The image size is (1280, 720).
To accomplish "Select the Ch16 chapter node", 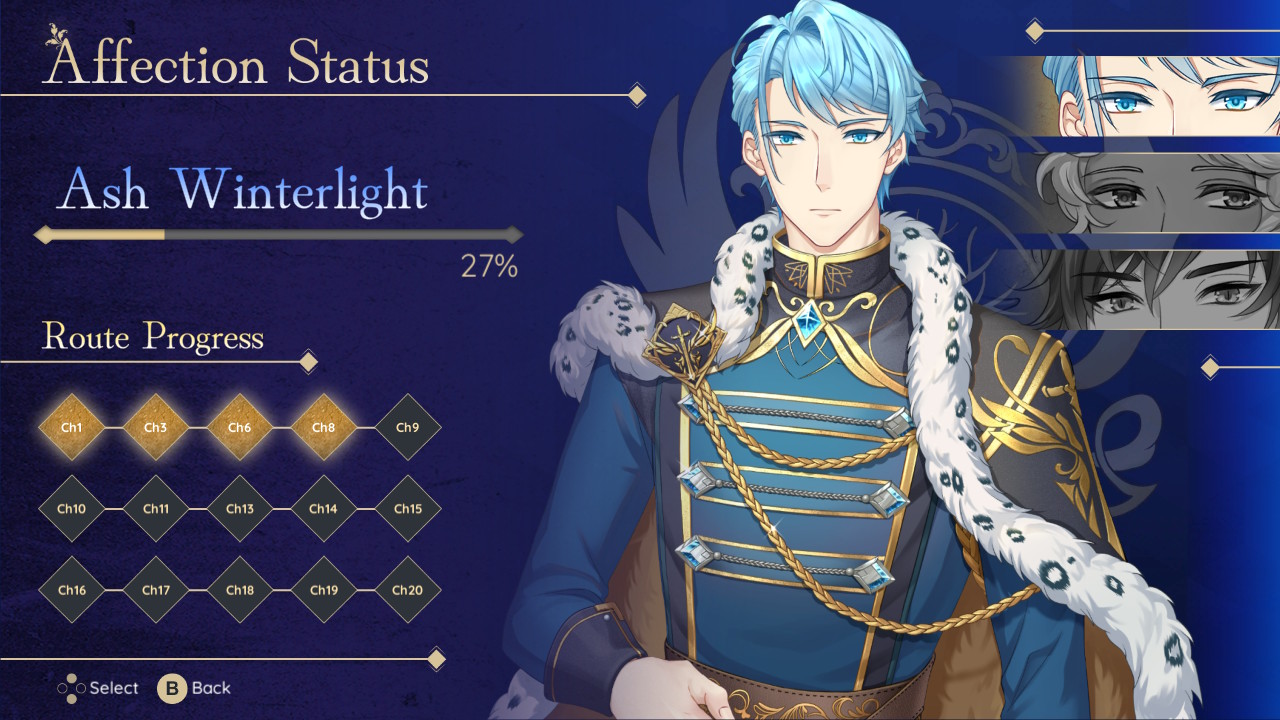I will (71, 590).
